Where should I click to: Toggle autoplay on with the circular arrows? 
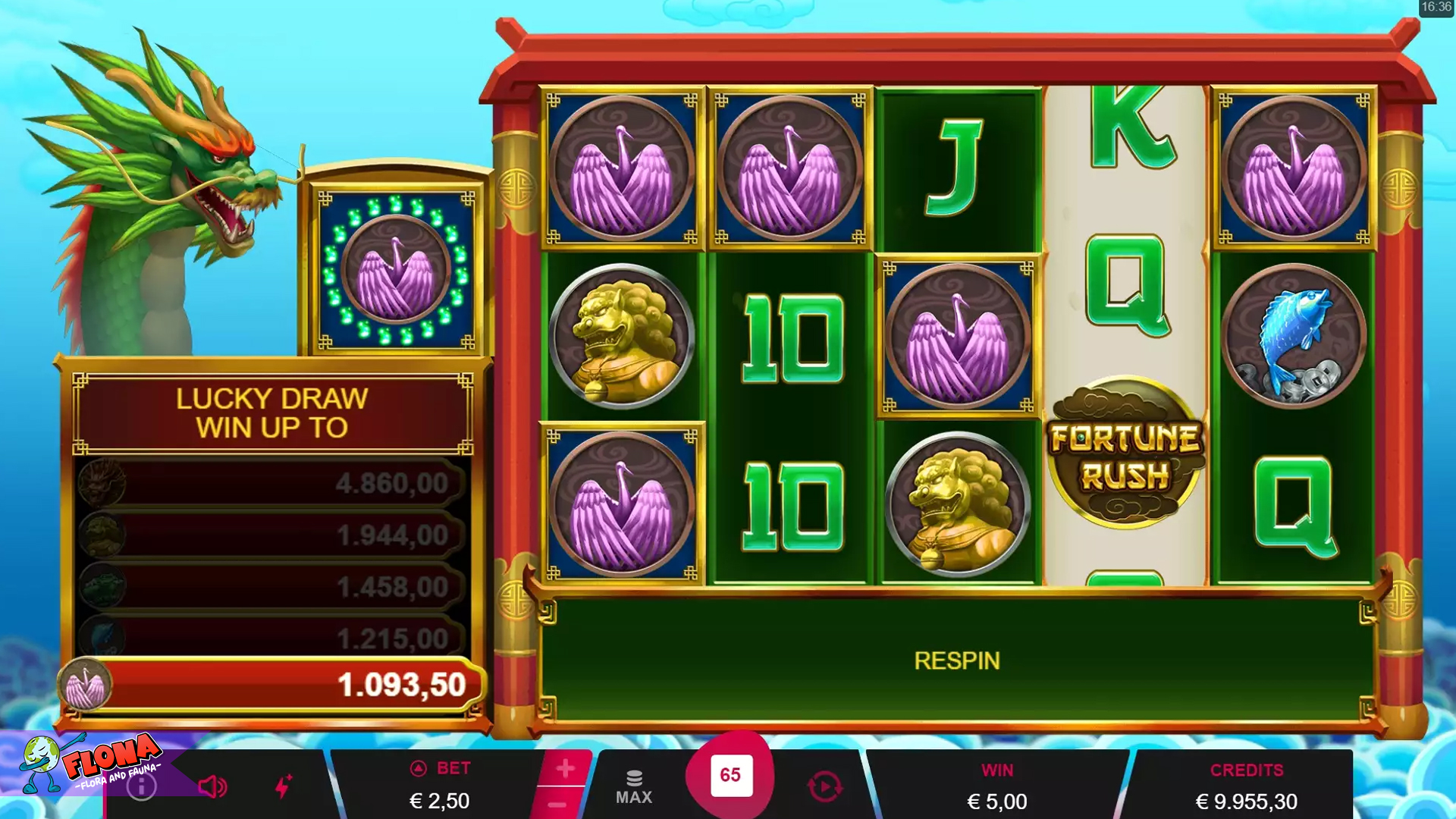(827, 786)
